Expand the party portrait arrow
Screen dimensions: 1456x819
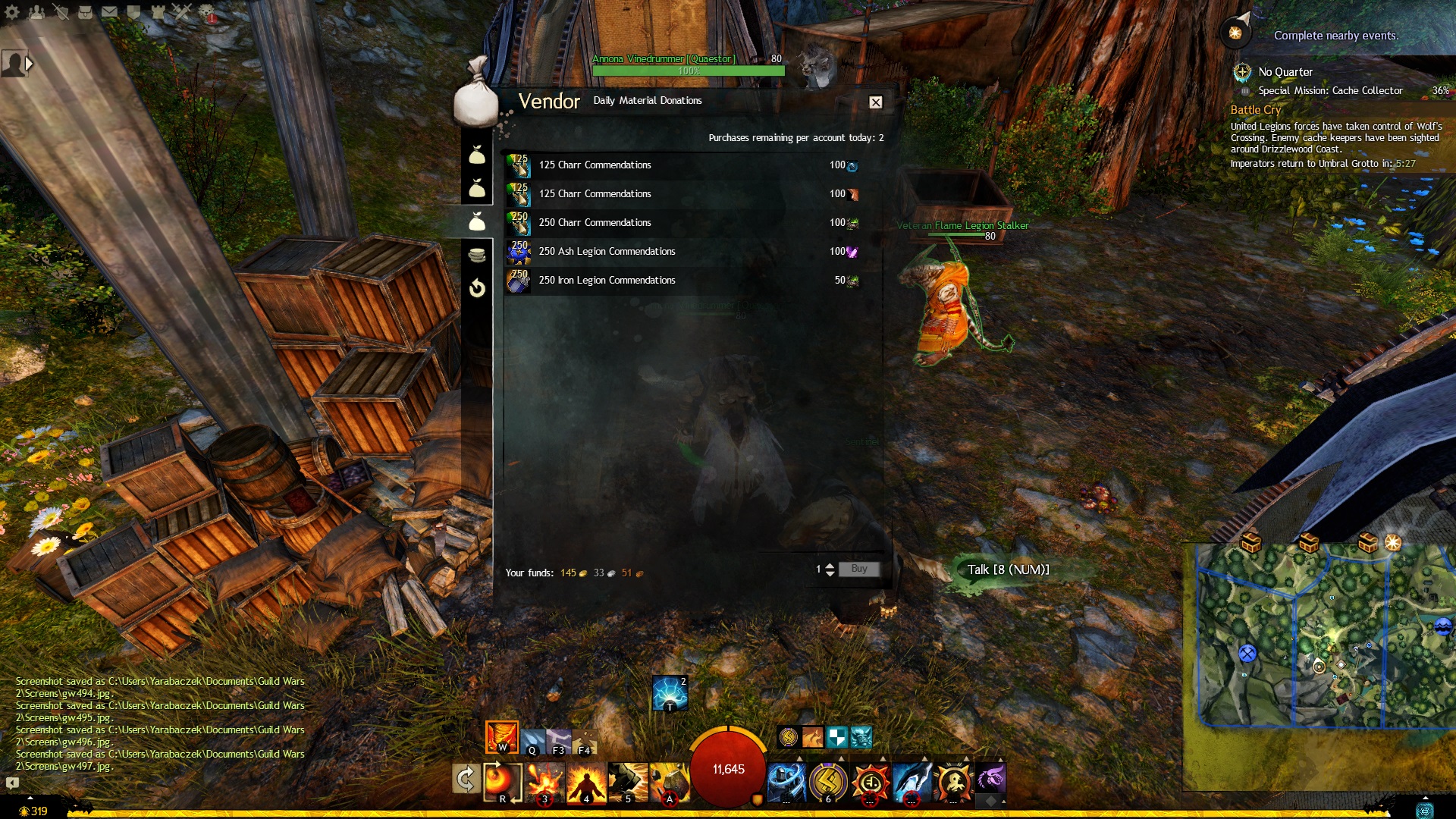pos(30,64)
